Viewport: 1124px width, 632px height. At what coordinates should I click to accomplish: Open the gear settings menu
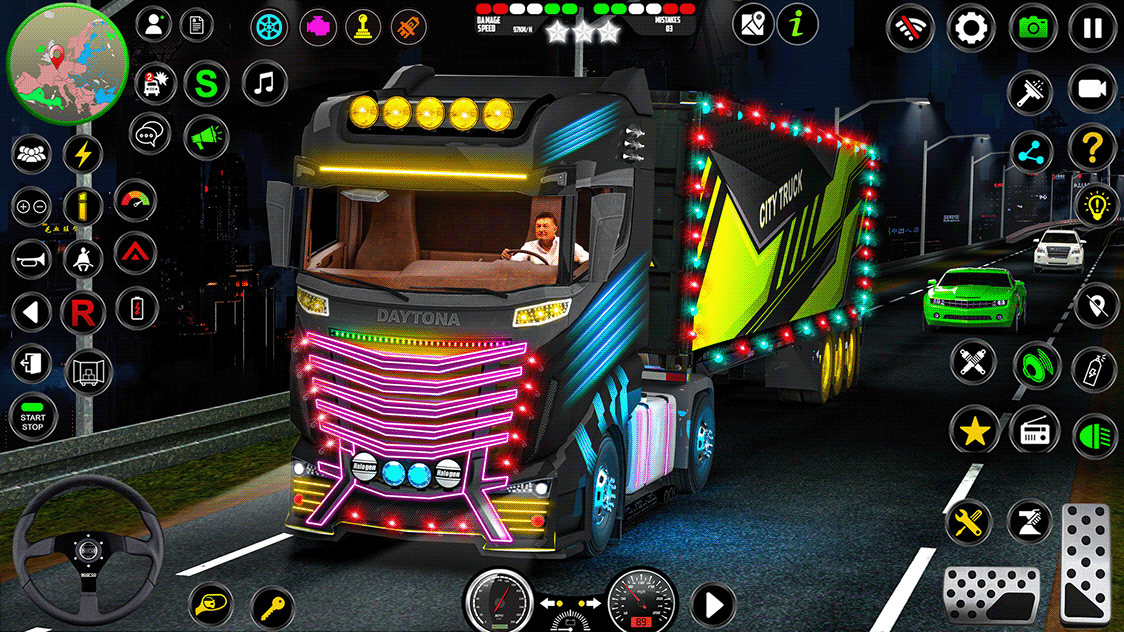[x=970, y=27]
